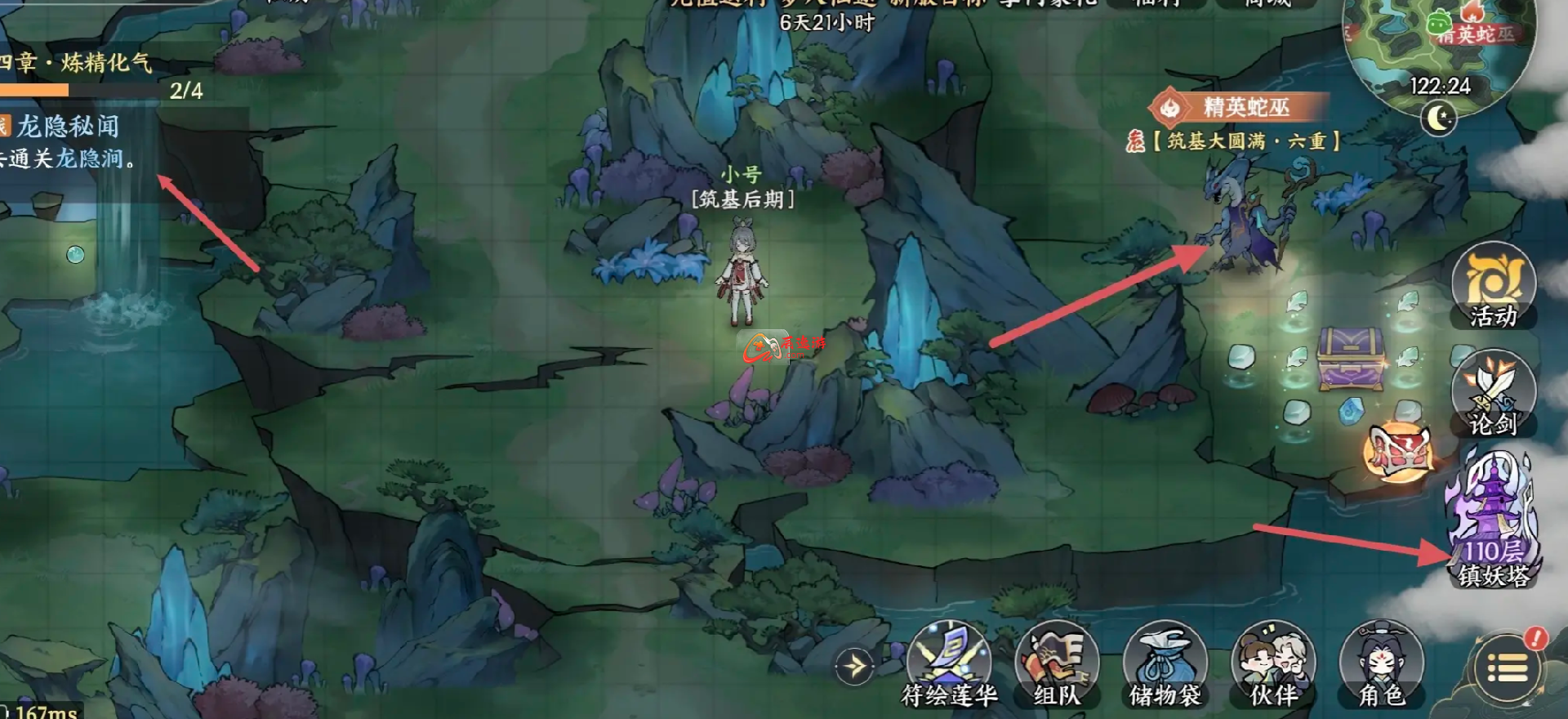Open the 储物袋 storage bag
This screenshot has width=1568, height=719.
(x=1165, y=663)
